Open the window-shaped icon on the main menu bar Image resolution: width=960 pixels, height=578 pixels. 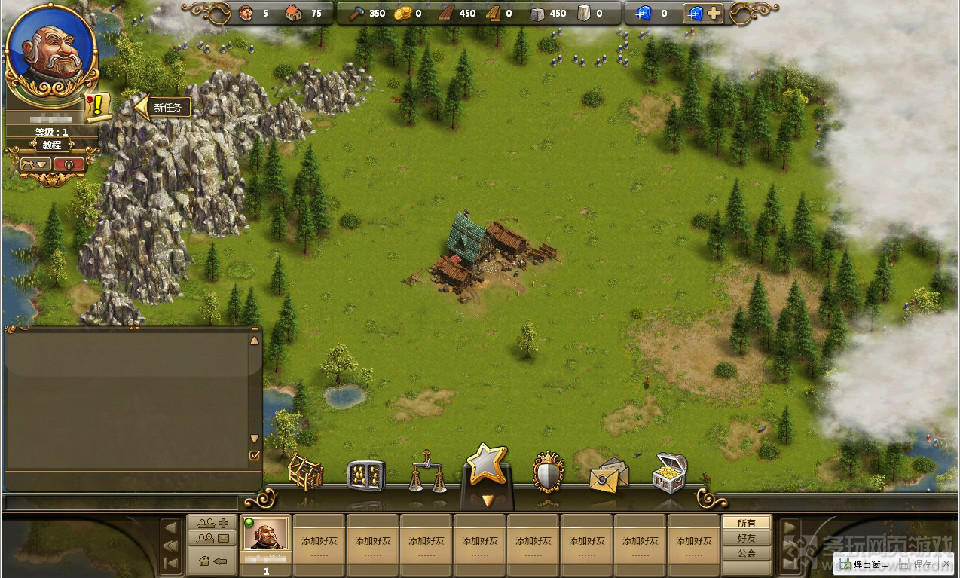pyautogui.click(x=365, y=475)
